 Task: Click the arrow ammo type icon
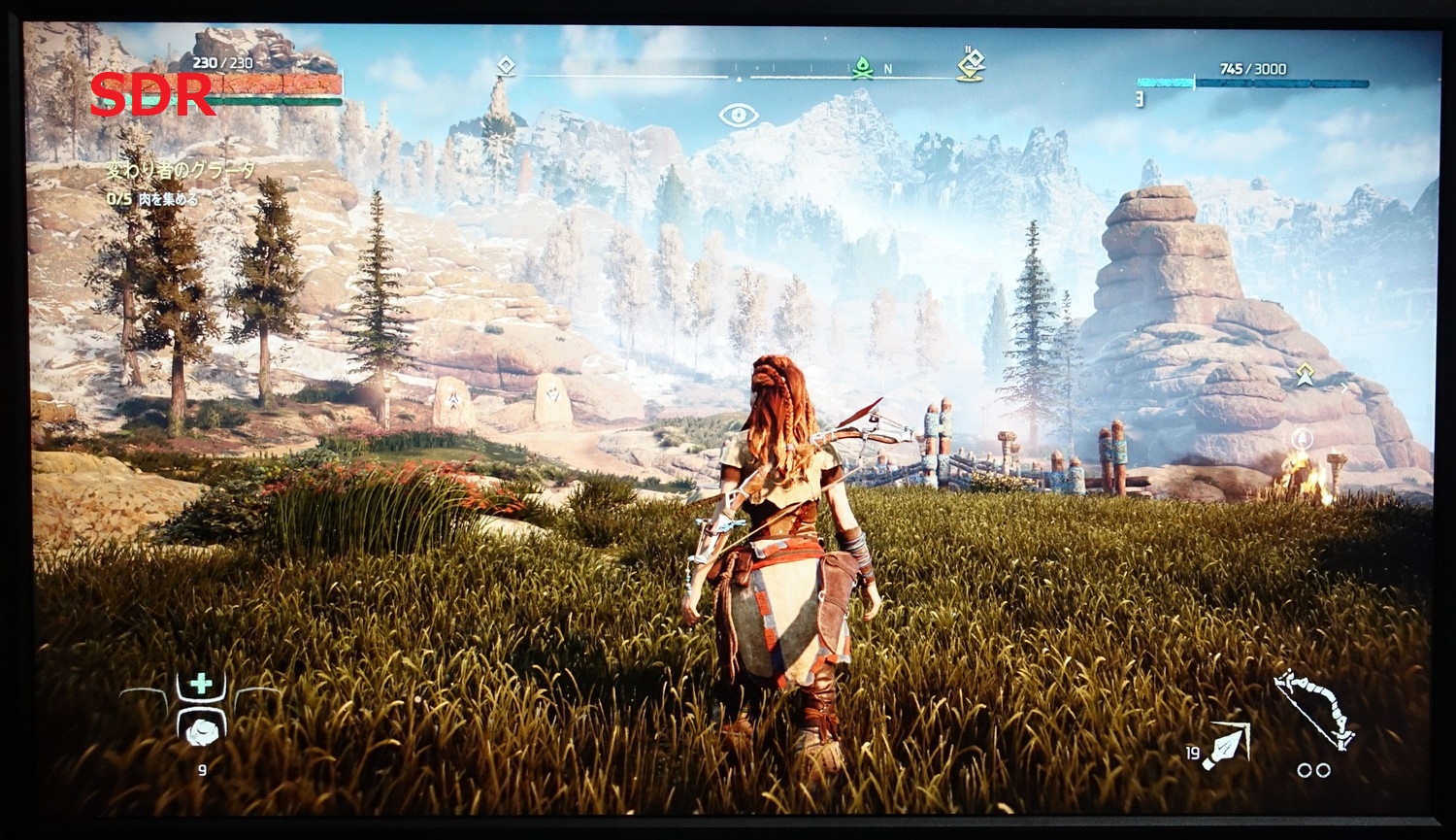1226,747
